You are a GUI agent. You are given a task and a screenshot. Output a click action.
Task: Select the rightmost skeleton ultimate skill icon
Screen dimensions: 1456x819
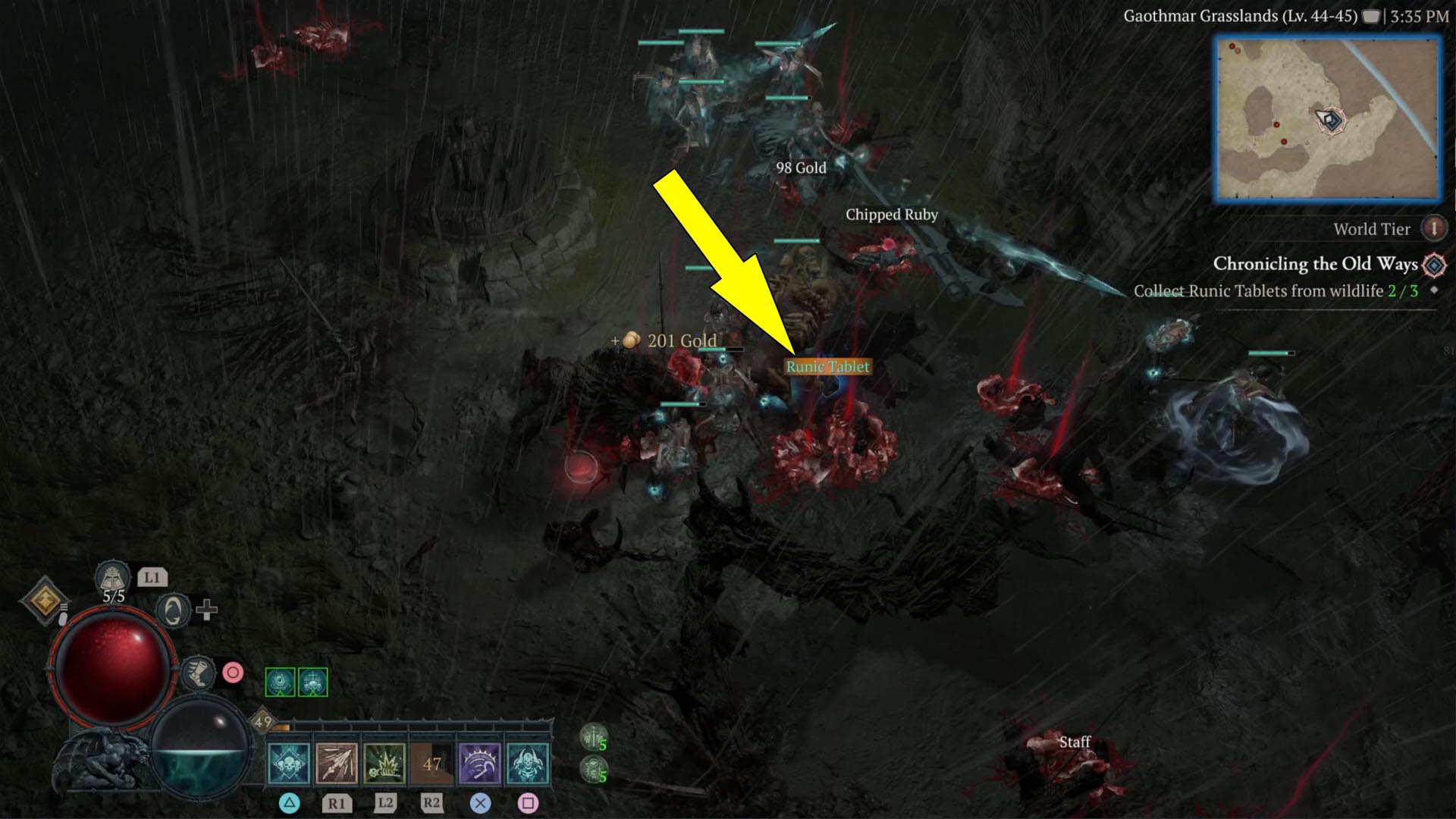pos(527,764)
